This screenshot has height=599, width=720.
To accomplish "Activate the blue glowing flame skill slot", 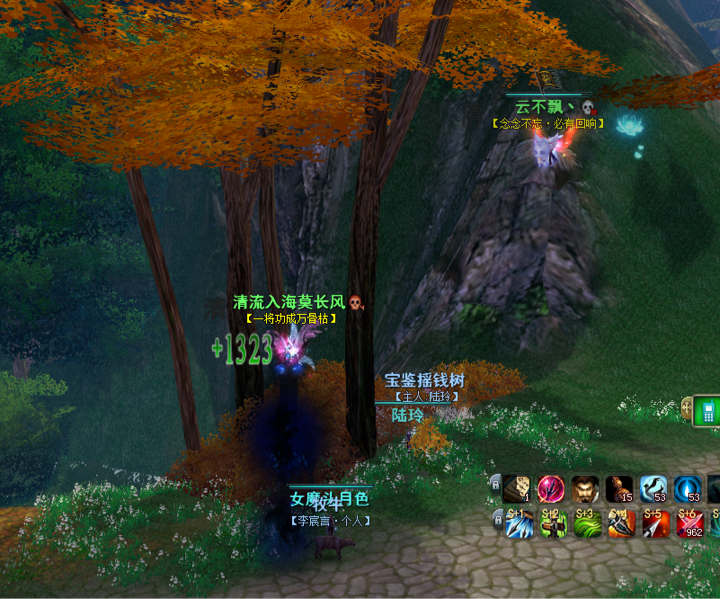I will [687, 488].
